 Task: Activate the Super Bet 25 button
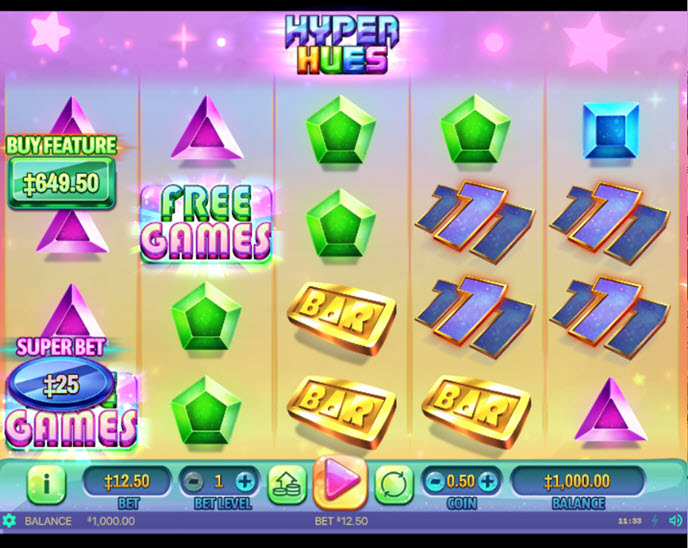pos(61,383)
